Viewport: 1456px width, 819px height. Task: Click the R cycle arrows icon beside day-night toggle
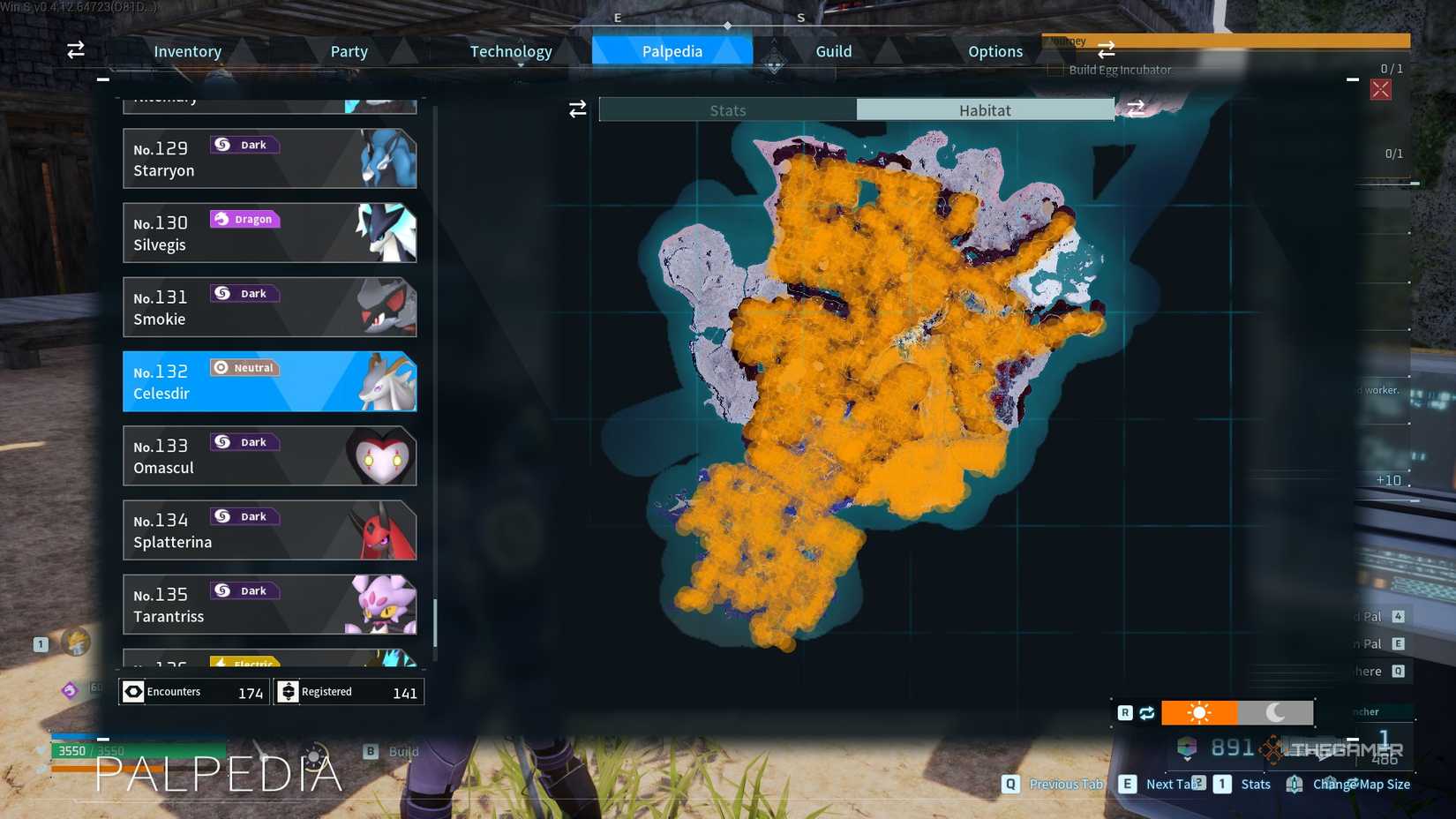(1145, 711)
